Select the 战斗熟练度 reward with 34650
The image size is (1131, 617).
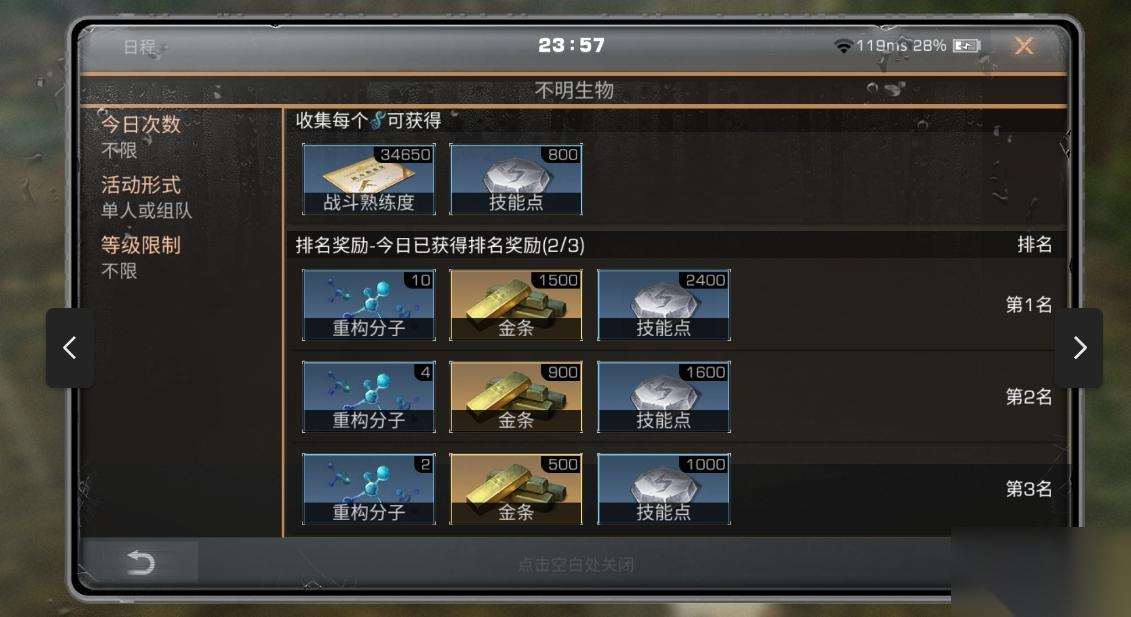369,179
